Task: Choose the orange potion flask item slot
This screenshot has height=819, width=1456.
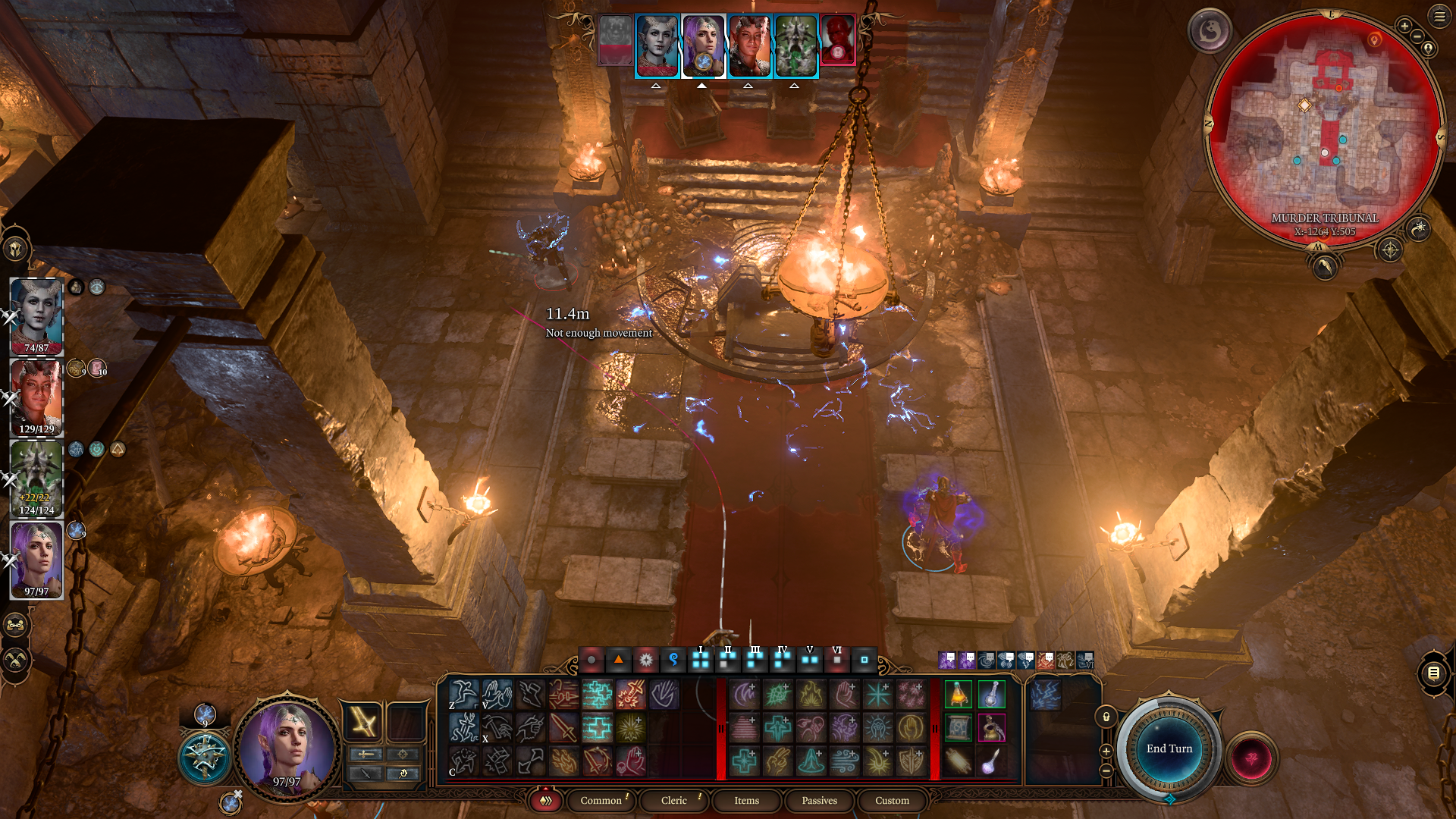Action: point(958,695)
